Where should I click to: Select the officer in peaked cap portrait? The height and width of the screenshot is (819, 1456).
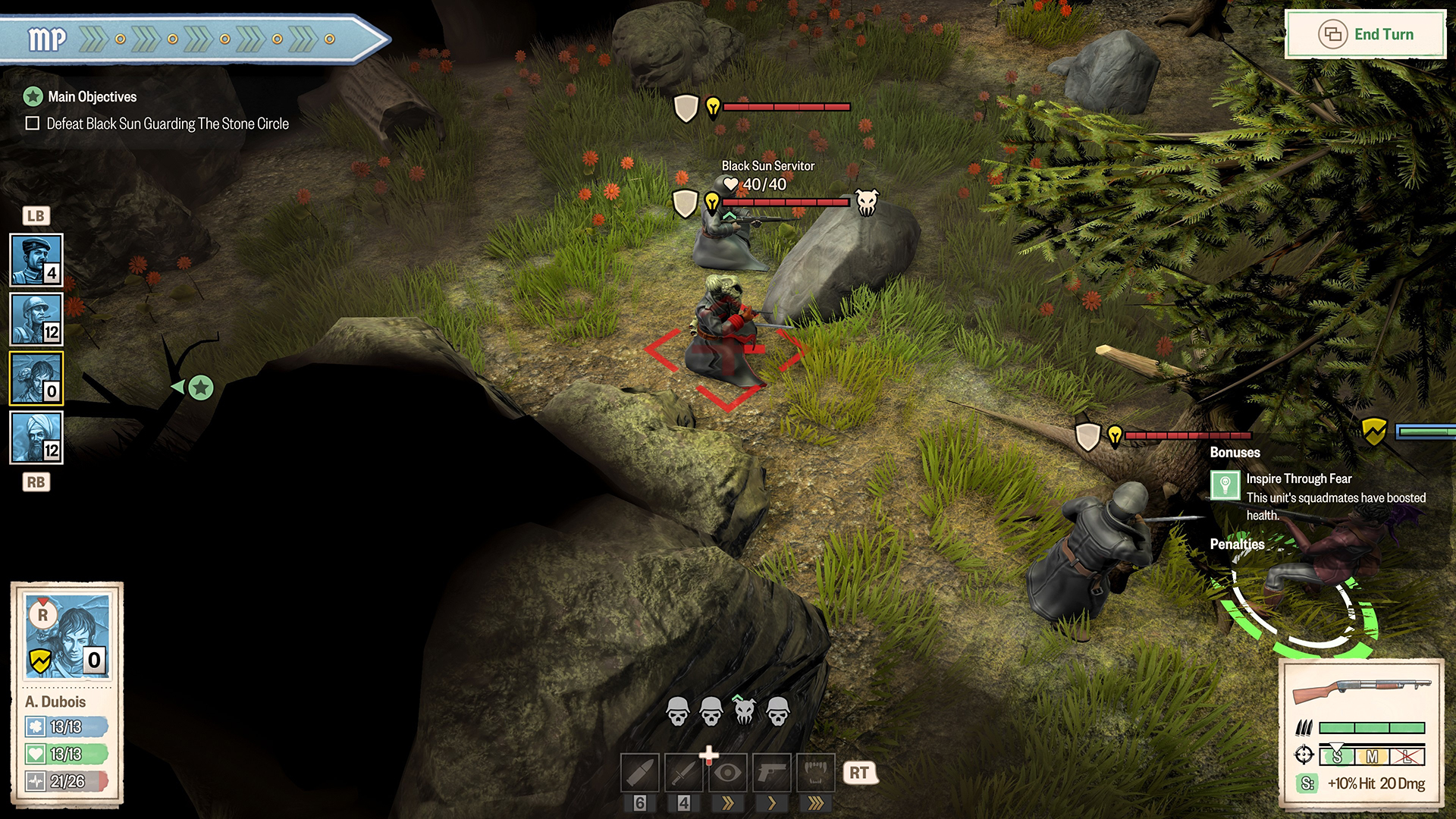coord(36,260)
